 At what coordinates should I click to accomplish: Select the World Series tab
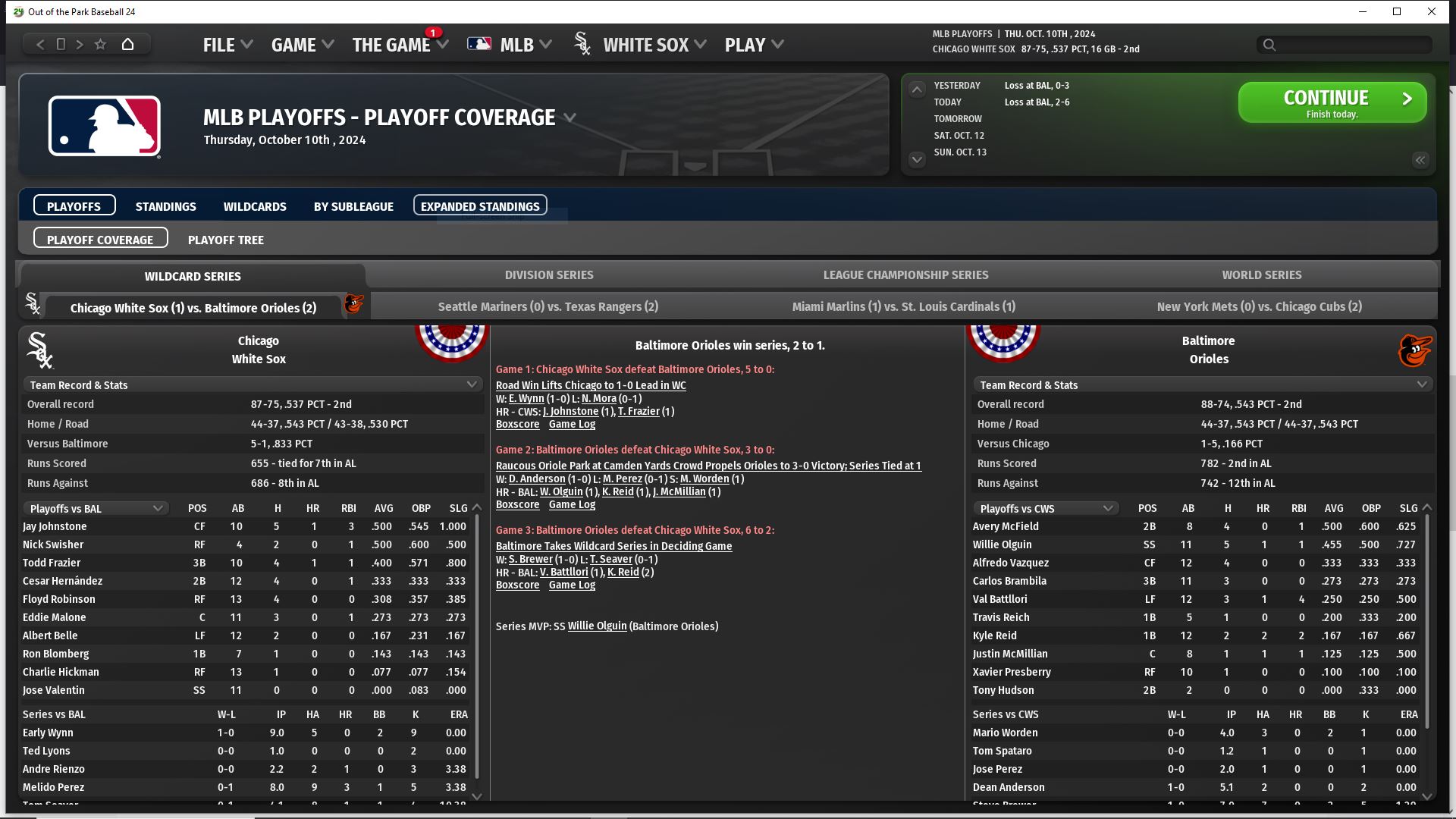[x=1261, y=275]
